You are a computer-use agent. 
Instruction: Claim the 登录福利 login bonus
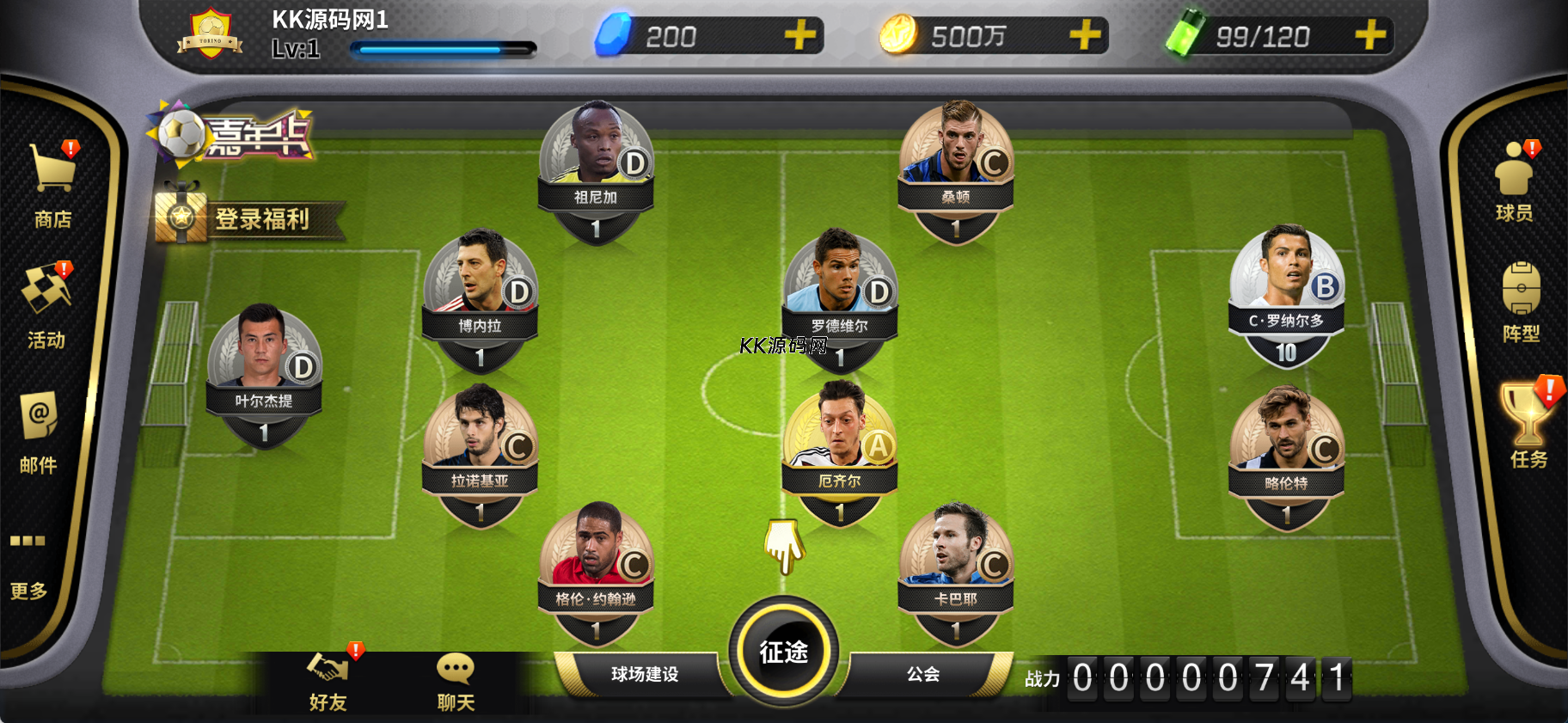249,218
